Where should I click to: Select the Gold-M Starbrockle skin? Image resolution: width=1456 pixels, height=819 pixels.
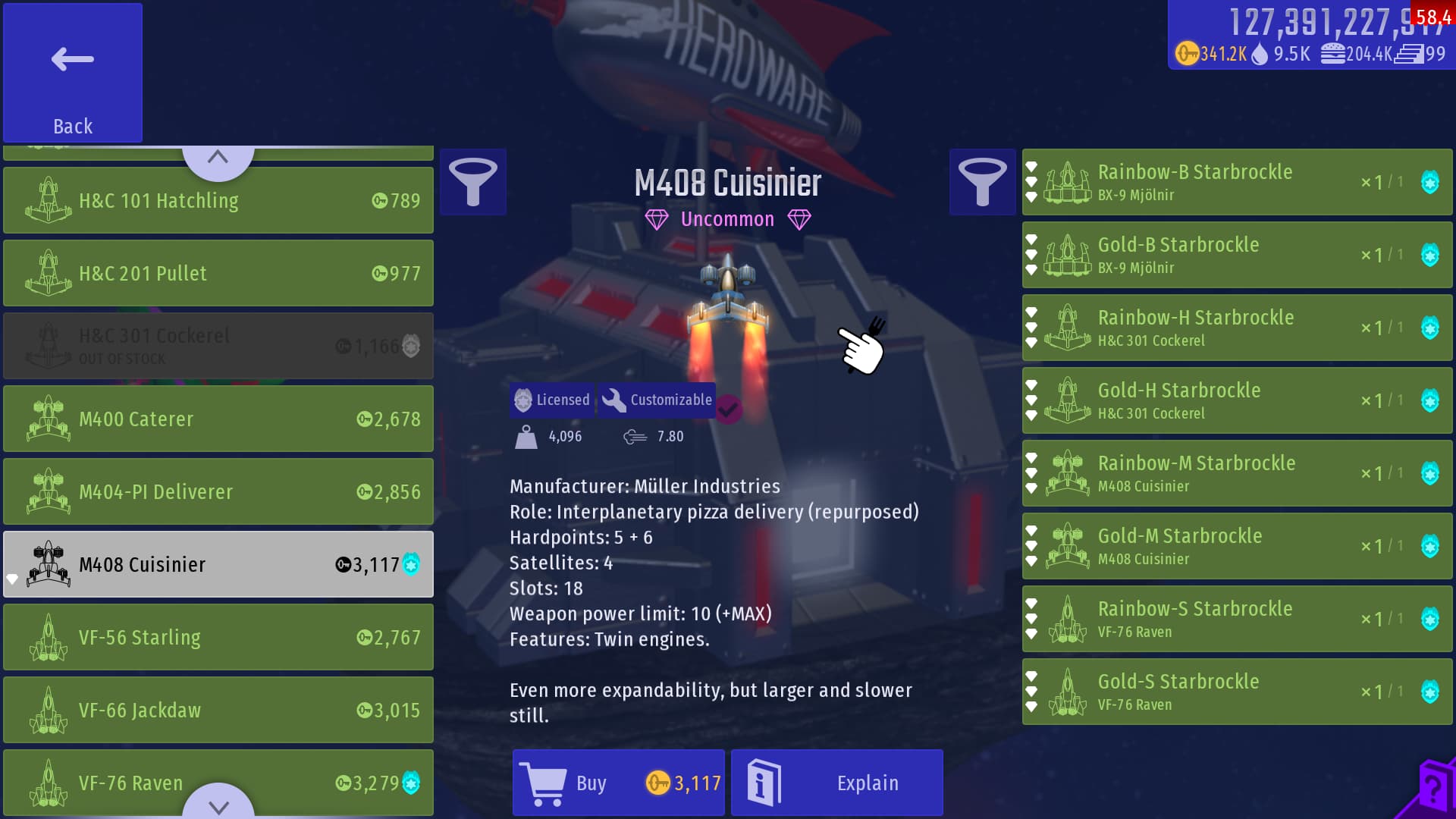[1236, 546]
